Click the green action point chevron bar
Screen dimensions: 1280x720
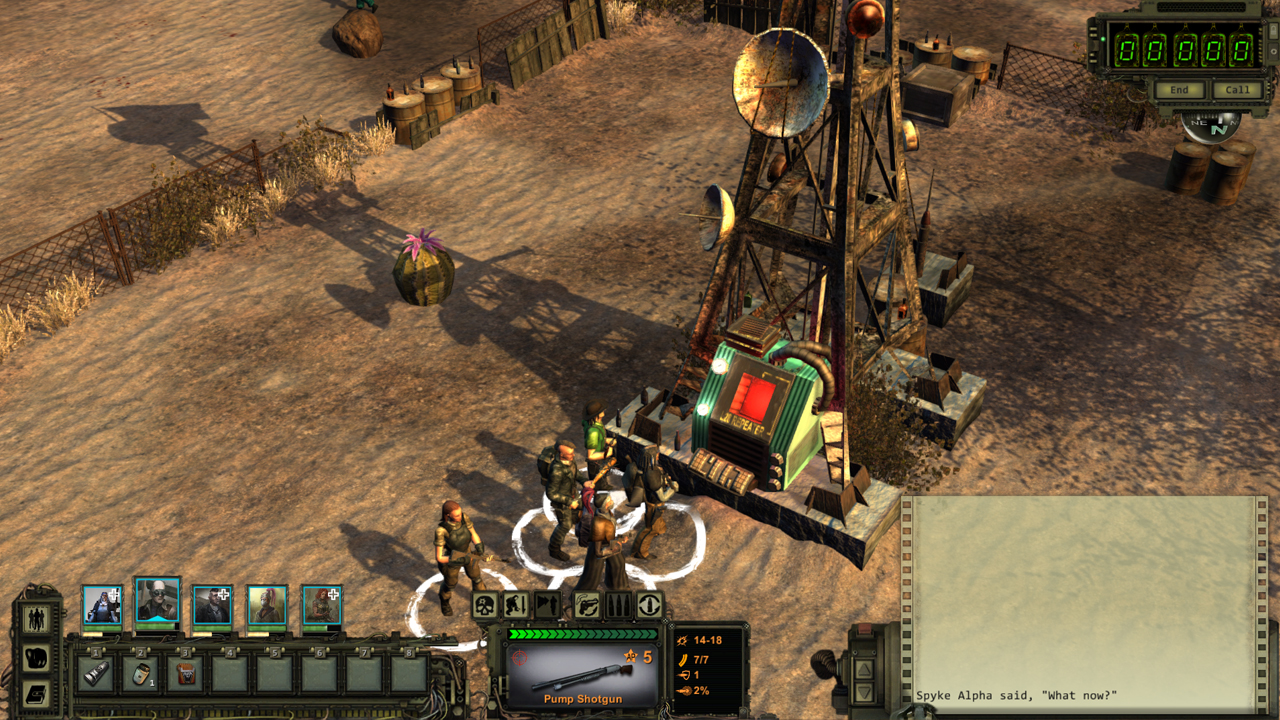(x=582, y=634)
